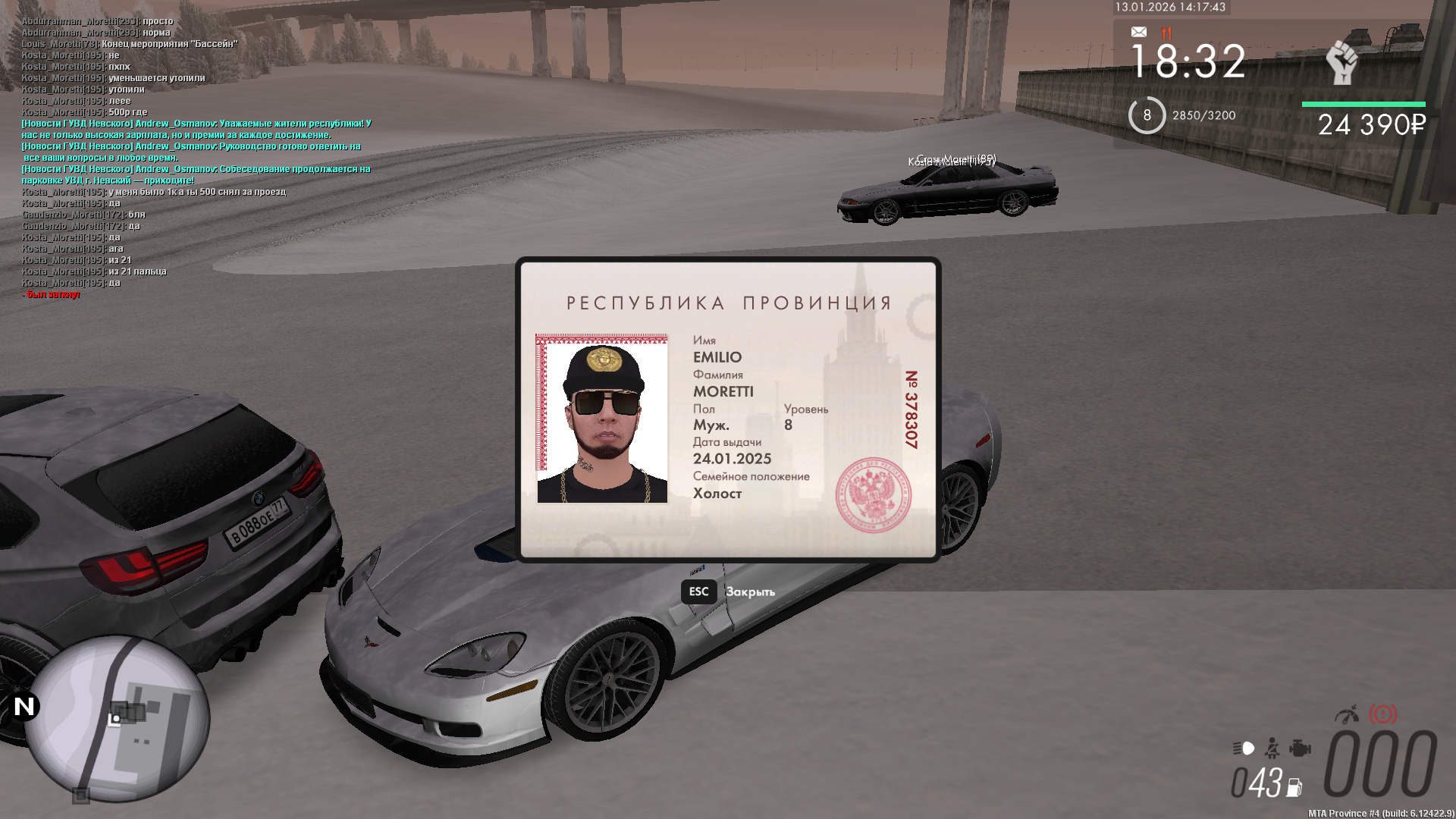
Task: Click the minimap's N compass marker
Action: [24, 707]
